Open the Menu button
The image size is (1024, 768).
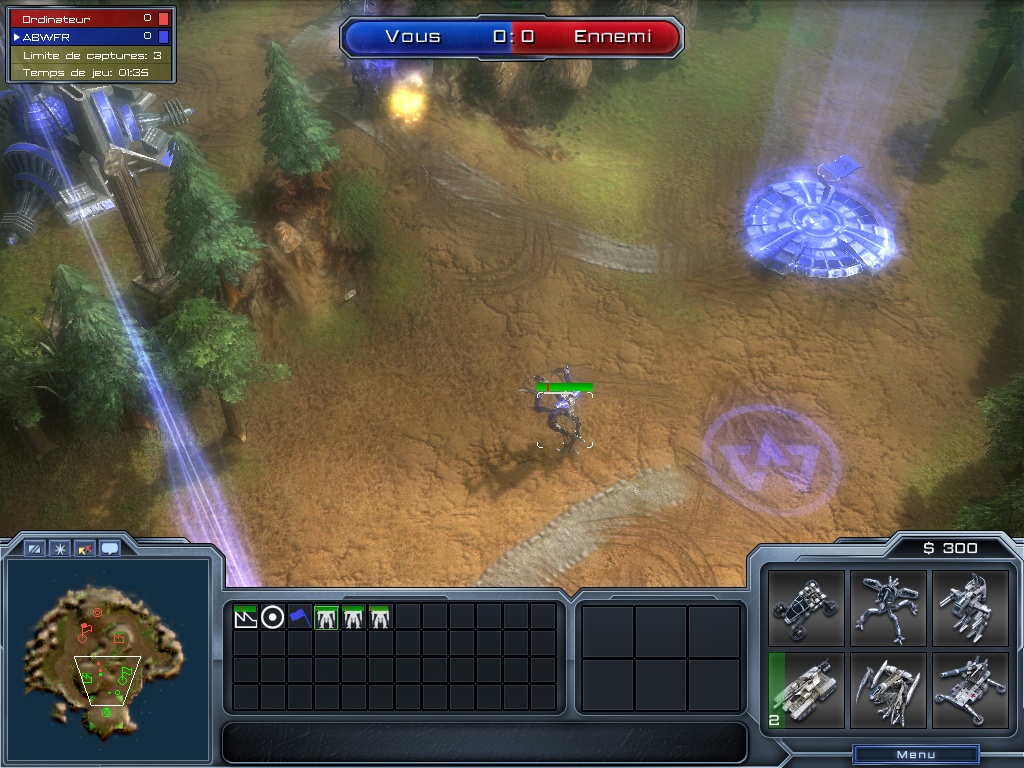[x=915, y=754]
